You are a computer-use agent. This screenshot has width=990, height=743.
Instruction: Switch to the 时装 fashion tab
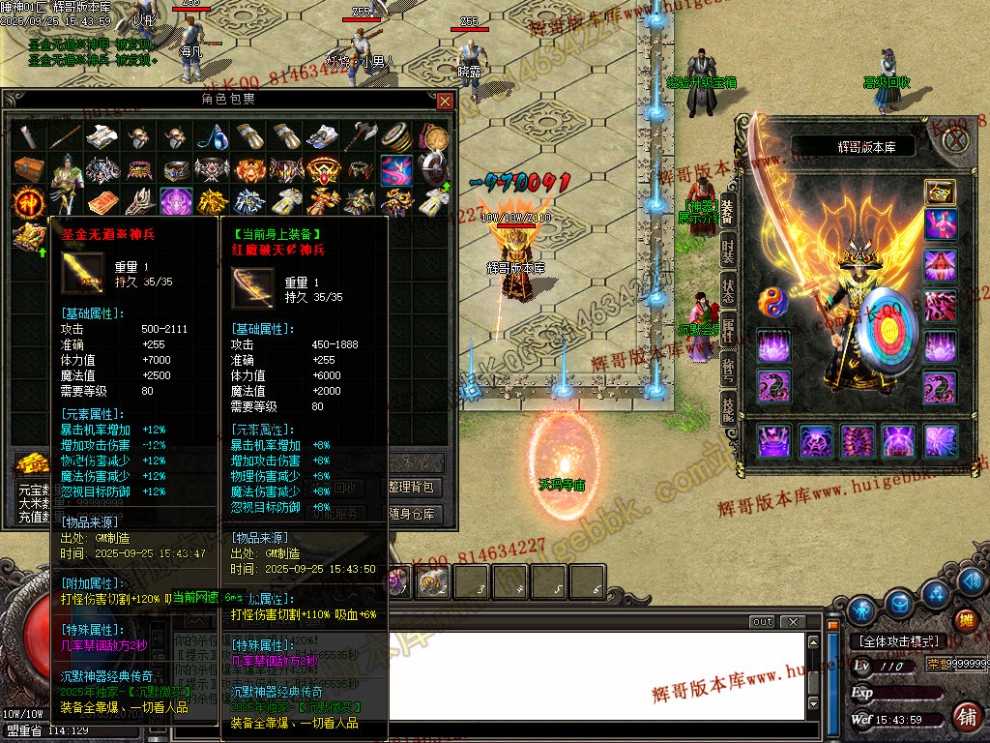click(729, 252)
